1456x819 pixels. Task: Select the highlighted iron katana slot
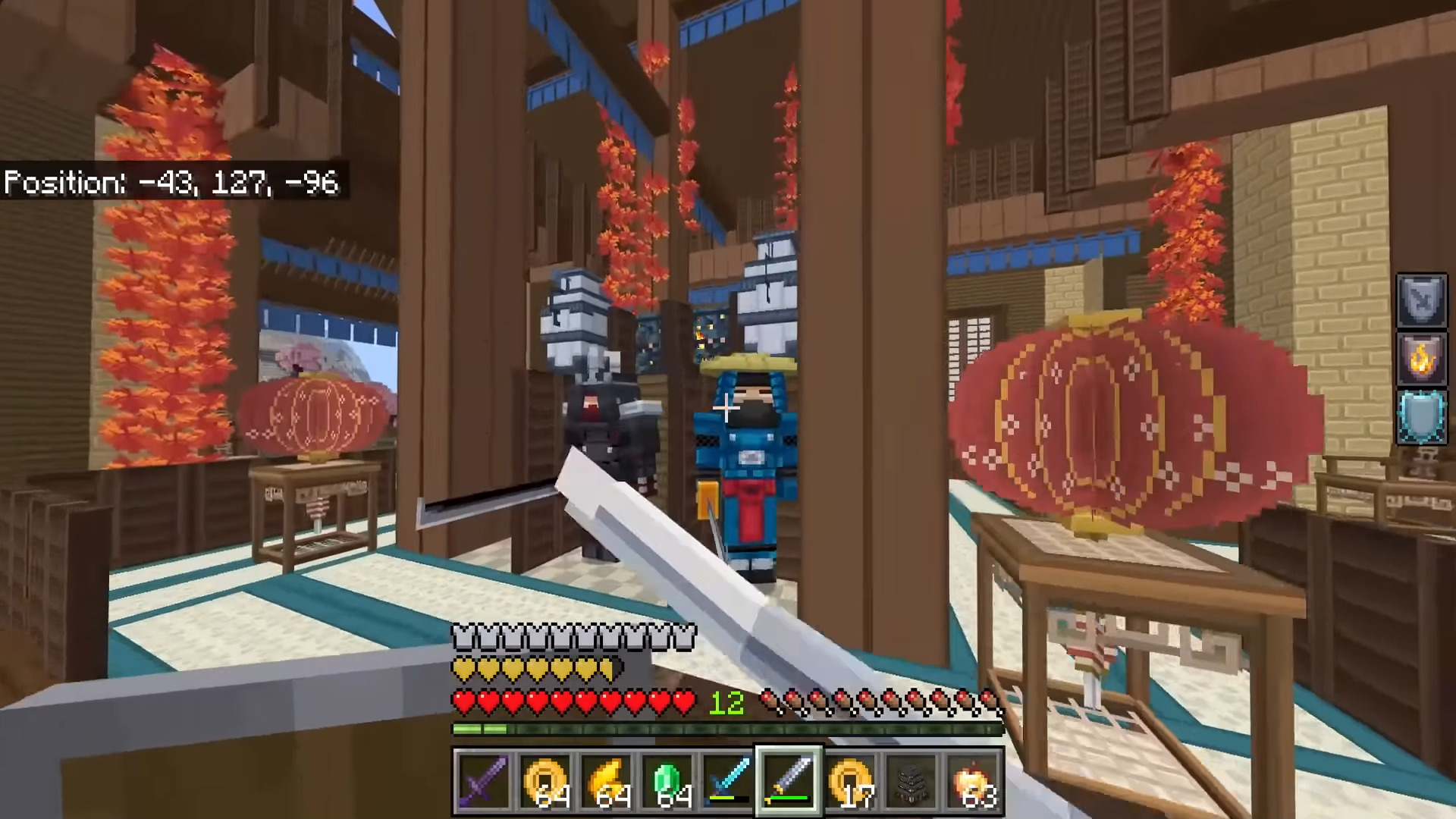789,781
